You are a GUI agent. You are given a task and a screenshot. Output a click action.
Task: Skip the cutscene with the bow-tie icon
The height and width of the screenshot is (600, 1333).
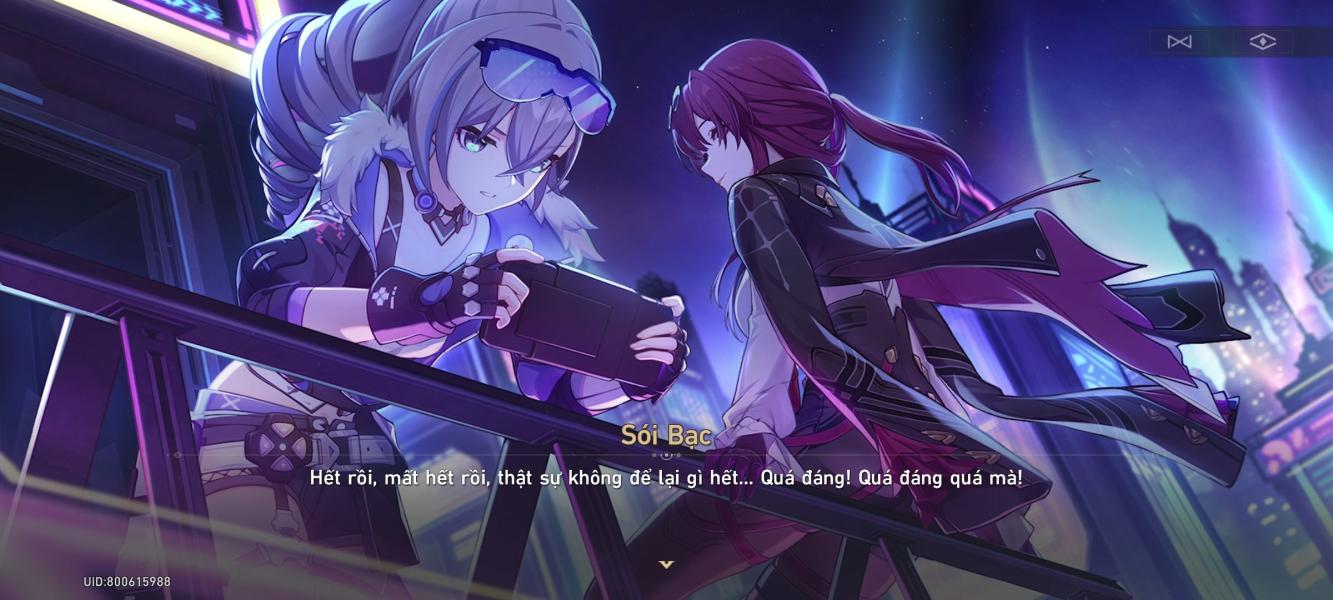[x=1179, y=42]
